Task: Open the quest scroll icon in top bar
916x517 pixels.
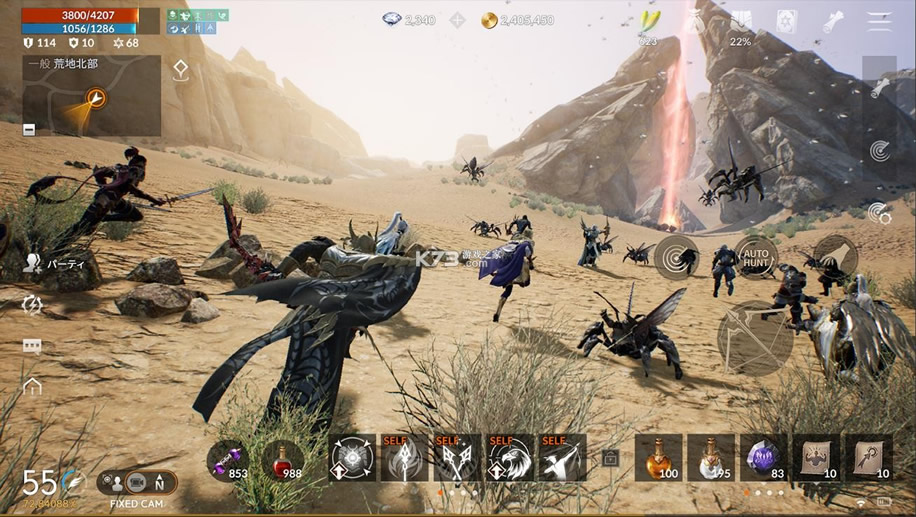Action: point(833,21)
